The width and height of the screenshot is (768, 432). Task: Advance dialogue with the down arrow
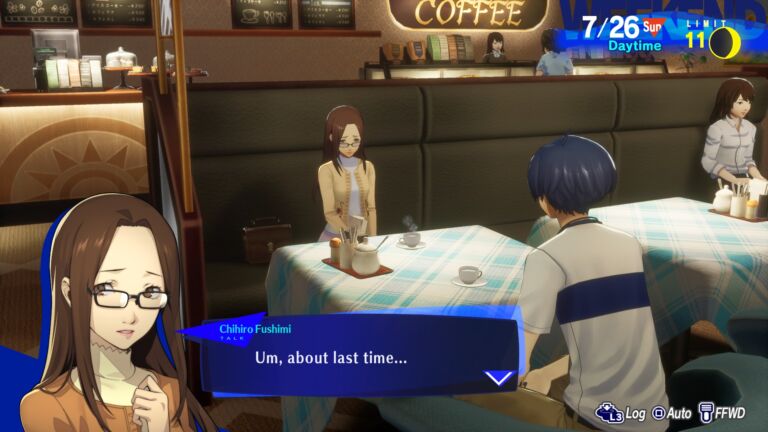(498, 378)
